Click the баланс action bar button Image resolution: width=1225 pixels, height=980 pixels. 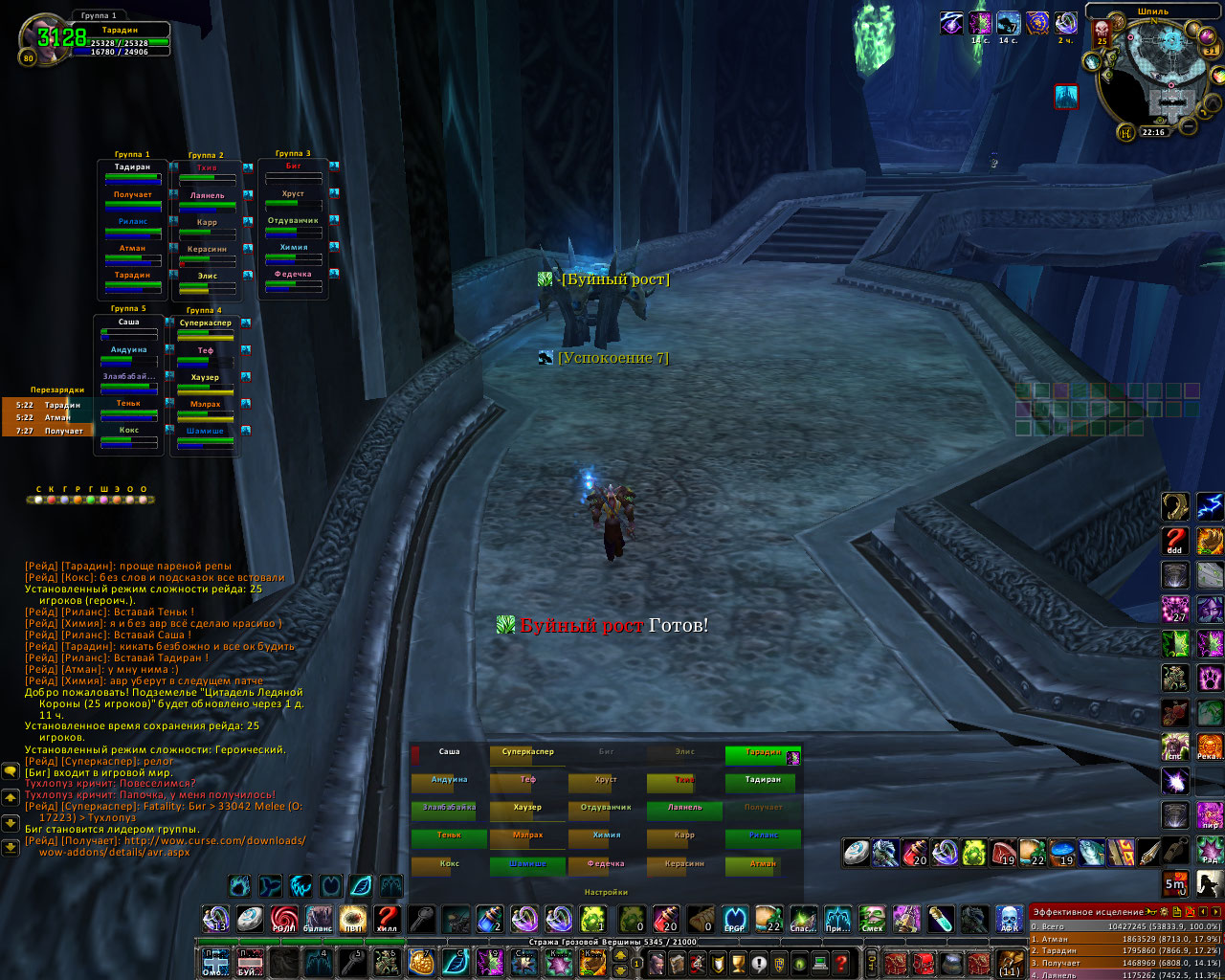click(318, 919)
